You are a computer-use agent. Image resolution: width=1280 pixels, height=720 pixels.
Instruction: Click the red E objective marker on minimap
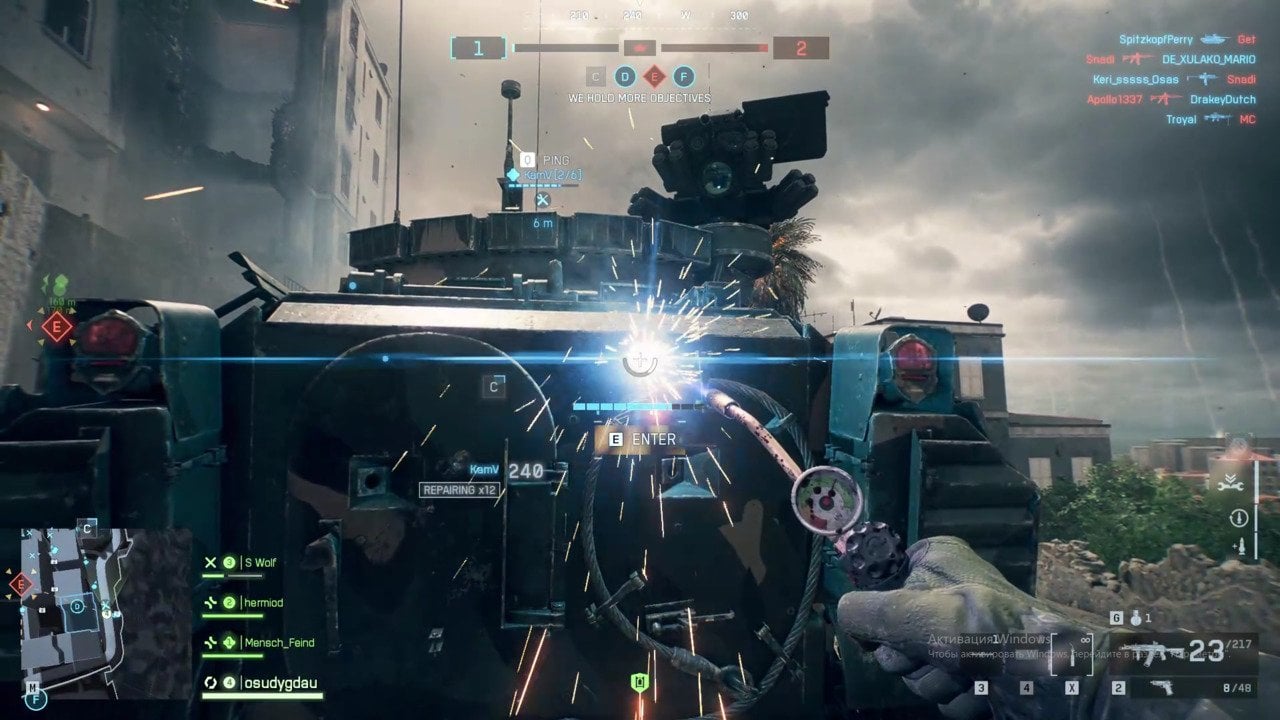click(x=20, y=584)
